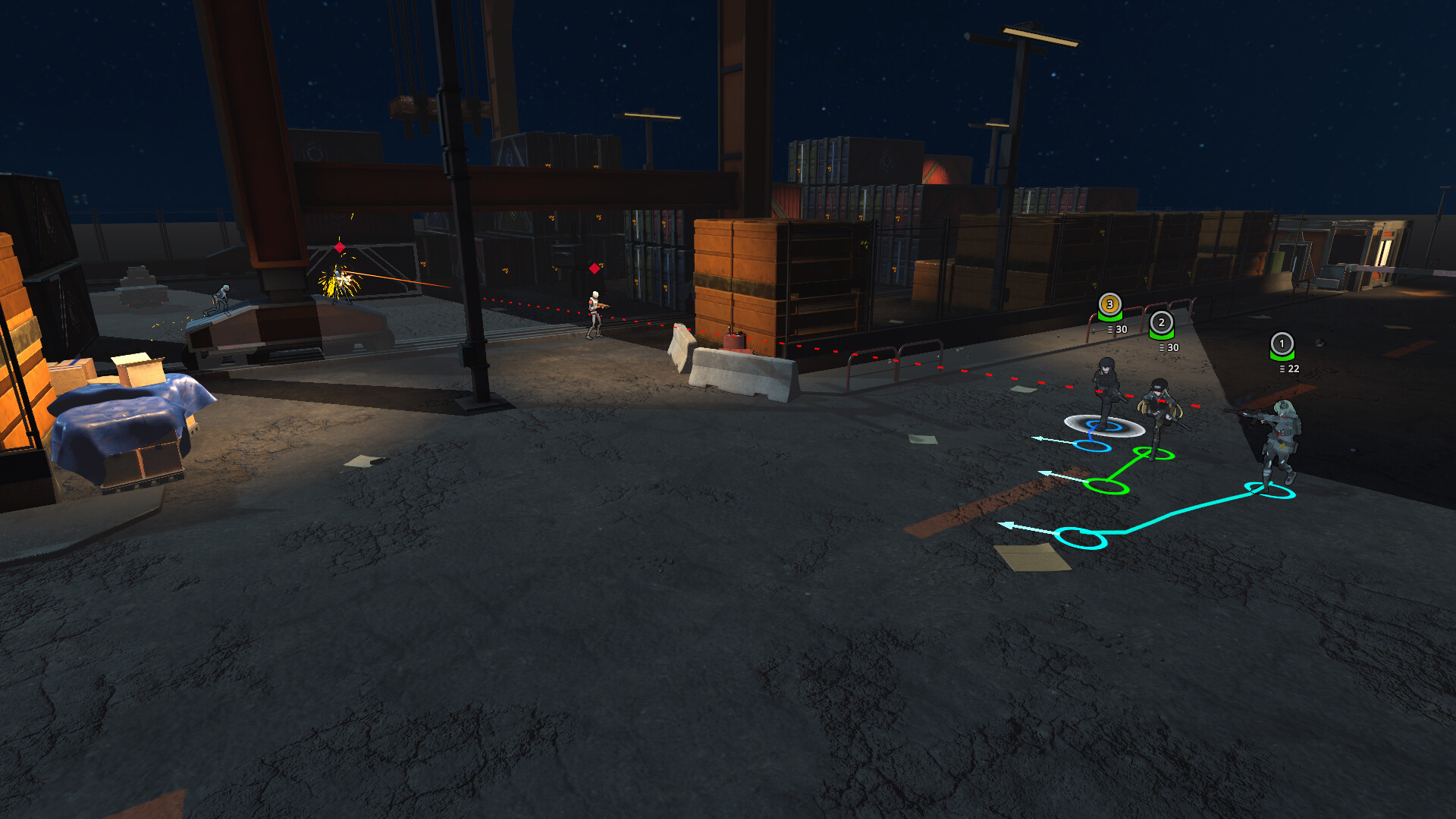Select the blonde-haired squad member

[x=1159, y=407]
